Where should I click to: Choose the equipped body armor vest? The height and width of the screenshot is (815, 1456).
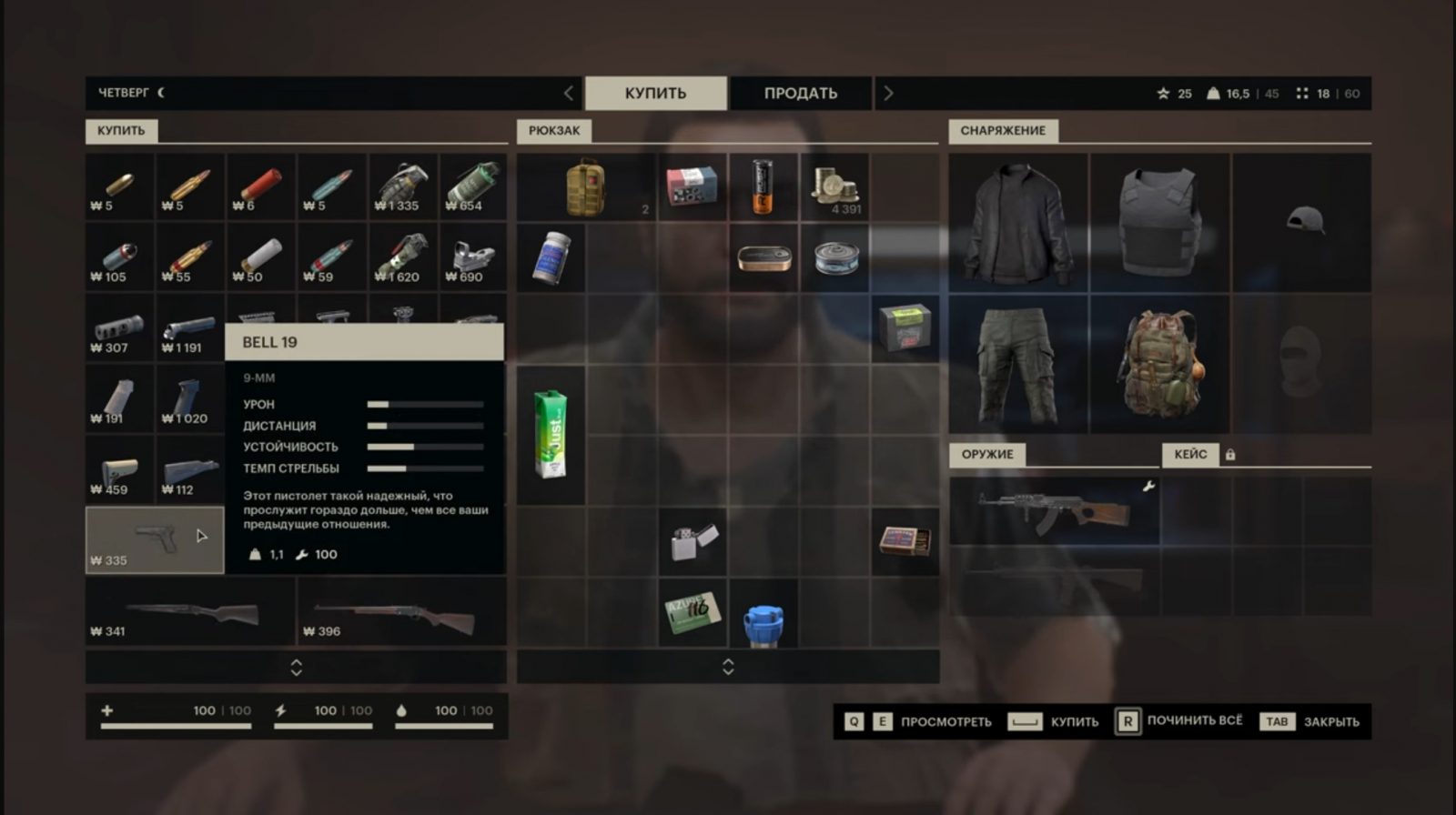(1159, 223)
